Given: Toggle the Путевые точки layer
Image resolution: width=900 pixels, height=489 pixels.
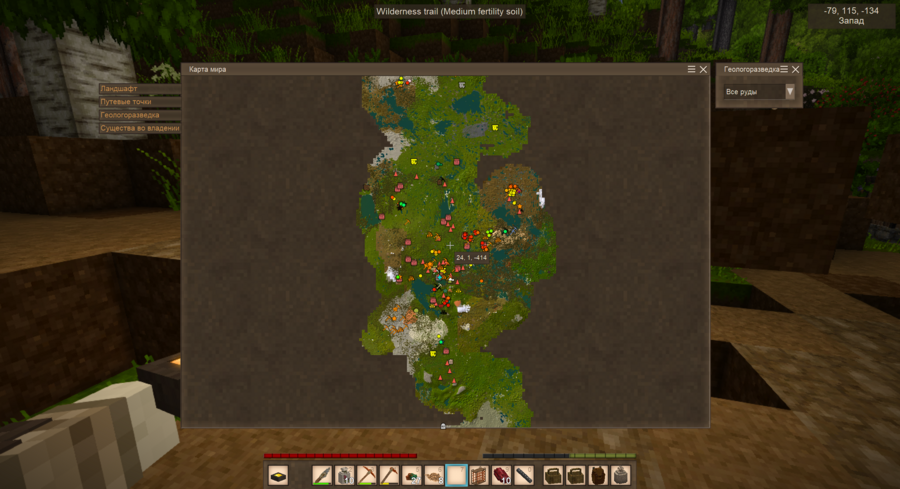Looking at the screenshot, I should (x=139, y=102).
